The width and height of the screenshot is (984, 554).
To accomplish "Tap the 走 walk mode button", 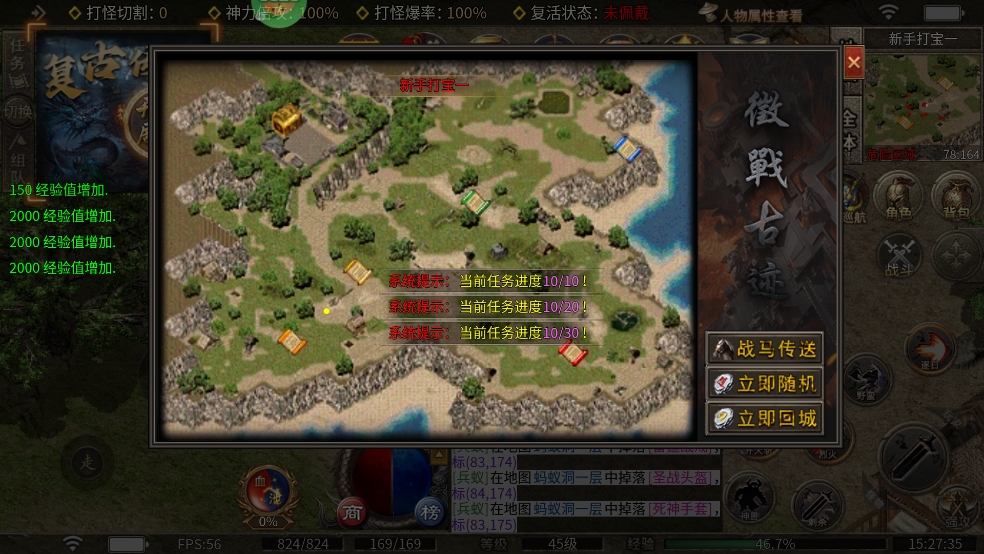I will click(x=86, y=461).
